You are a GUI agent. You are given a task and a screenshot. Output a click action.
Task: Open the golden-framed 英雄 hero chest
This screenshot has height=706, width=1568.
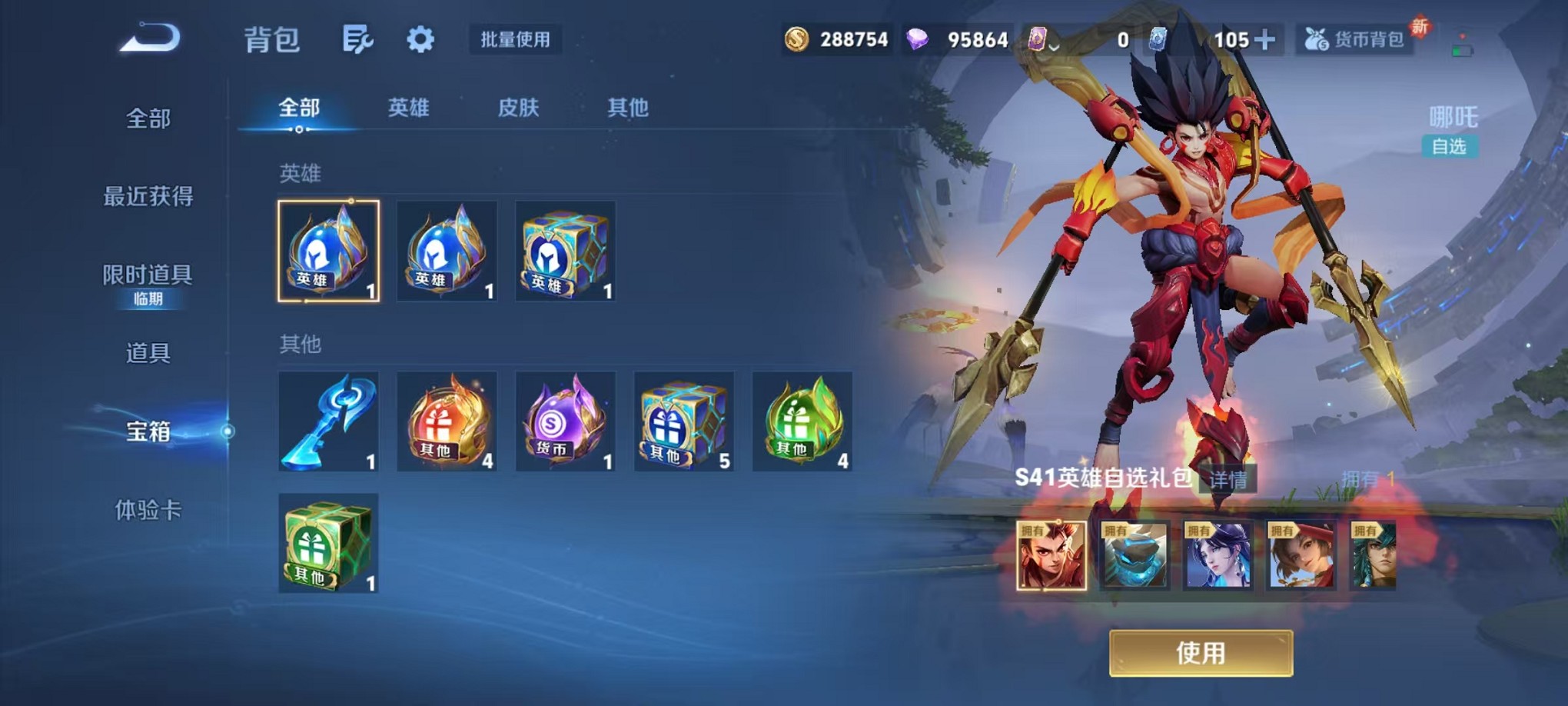click(329, 252)
